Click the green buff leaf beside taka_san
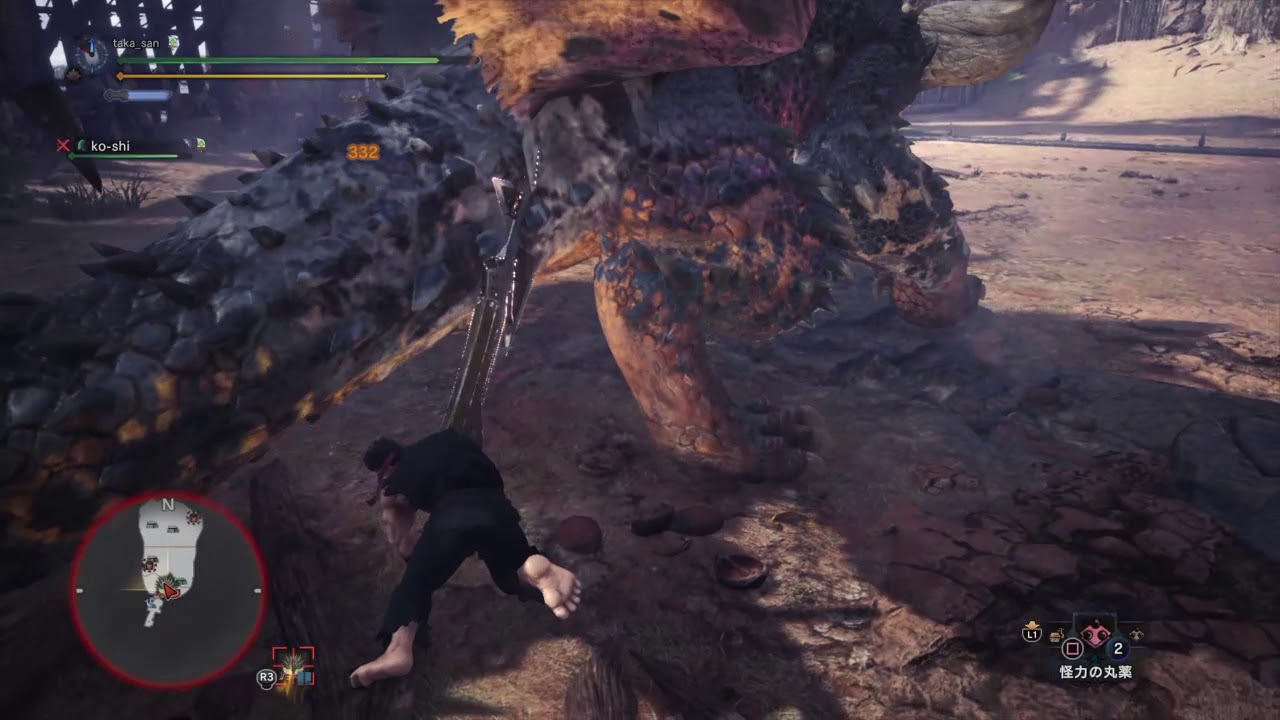The image size is (1280, 720). click(174, 42)
